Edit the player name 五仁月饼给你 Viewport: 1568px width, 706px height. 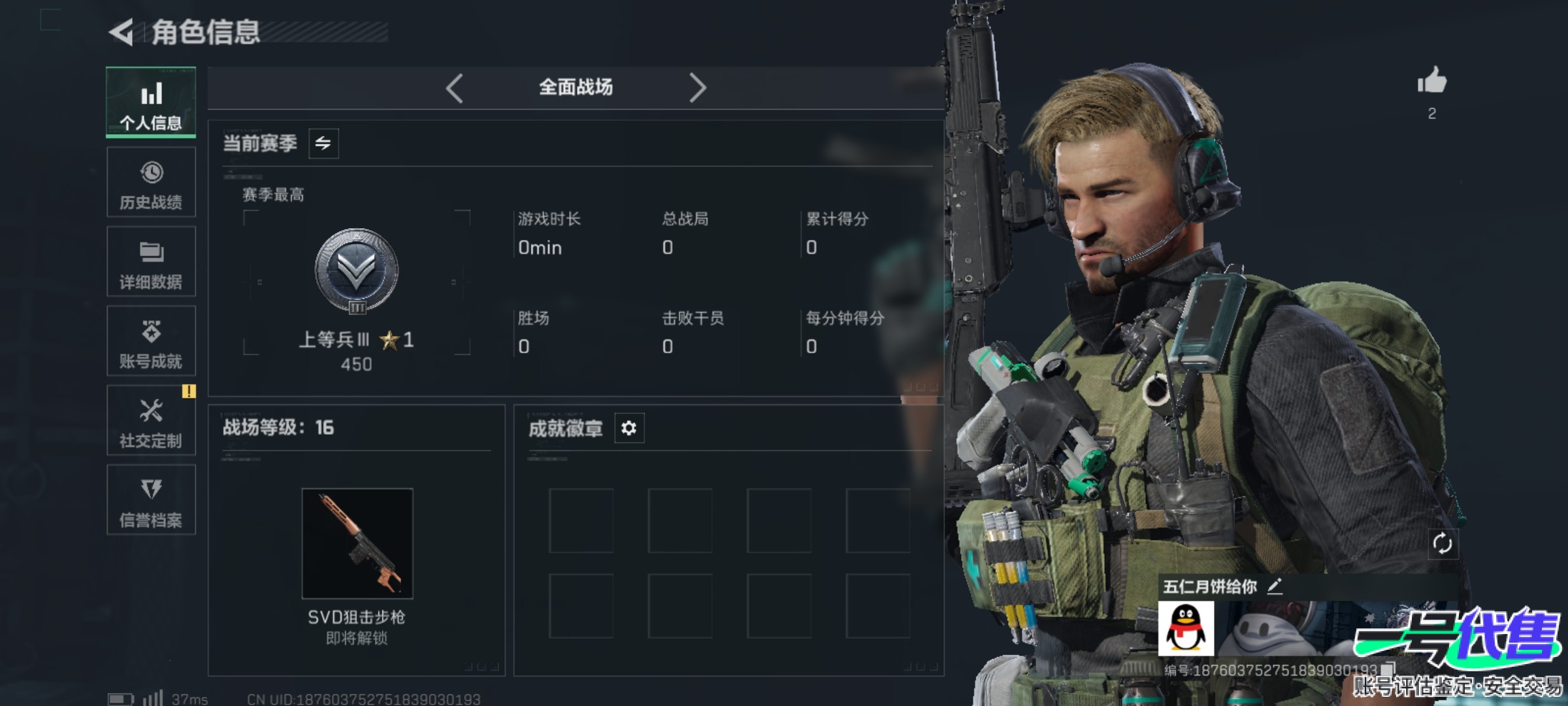[1275, 586]
